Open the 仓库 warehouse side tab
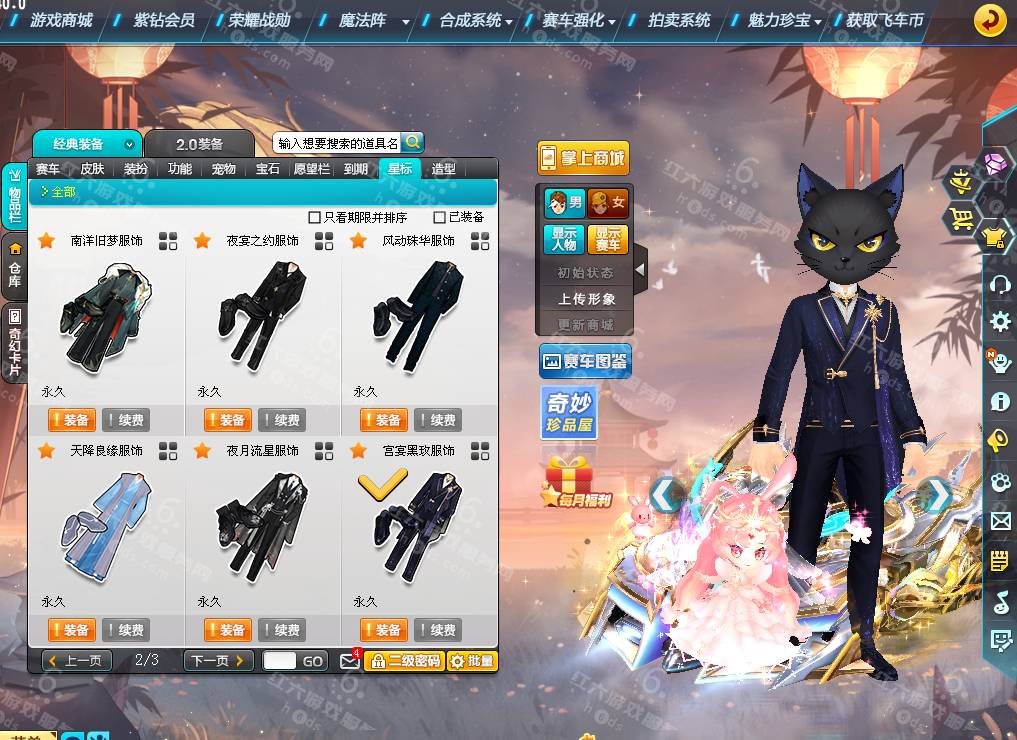 (15, 265)
